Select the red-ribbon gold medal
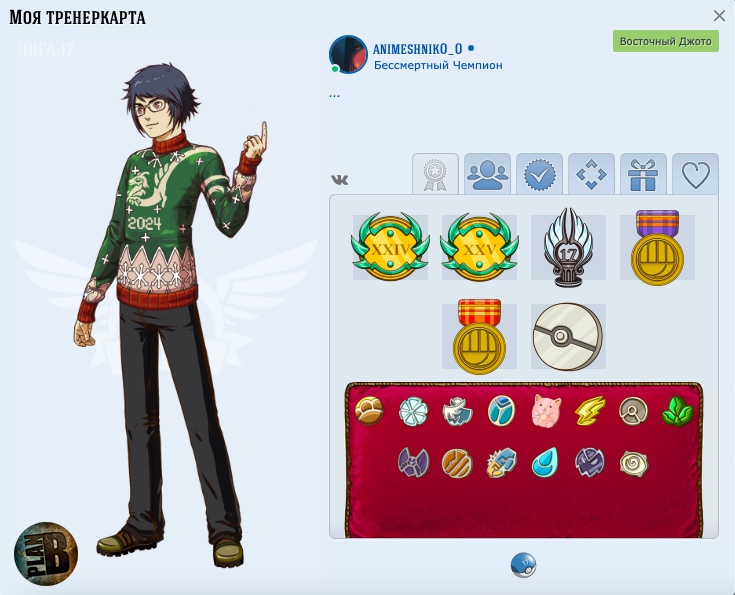The image size is (735, 595). pos(479,336)
